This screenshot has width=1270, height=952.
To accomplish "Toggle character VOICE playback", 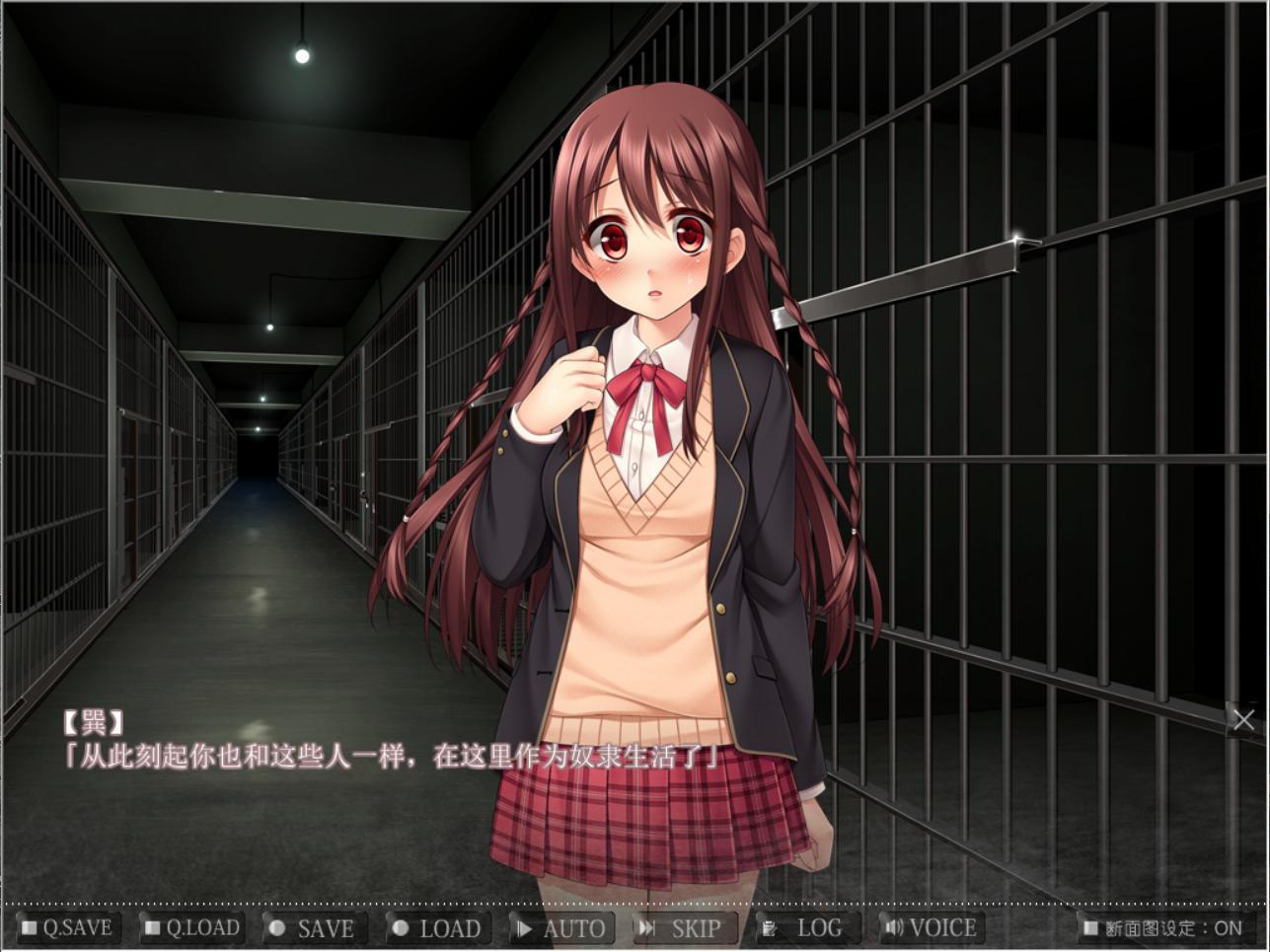I will click(933, 927).
